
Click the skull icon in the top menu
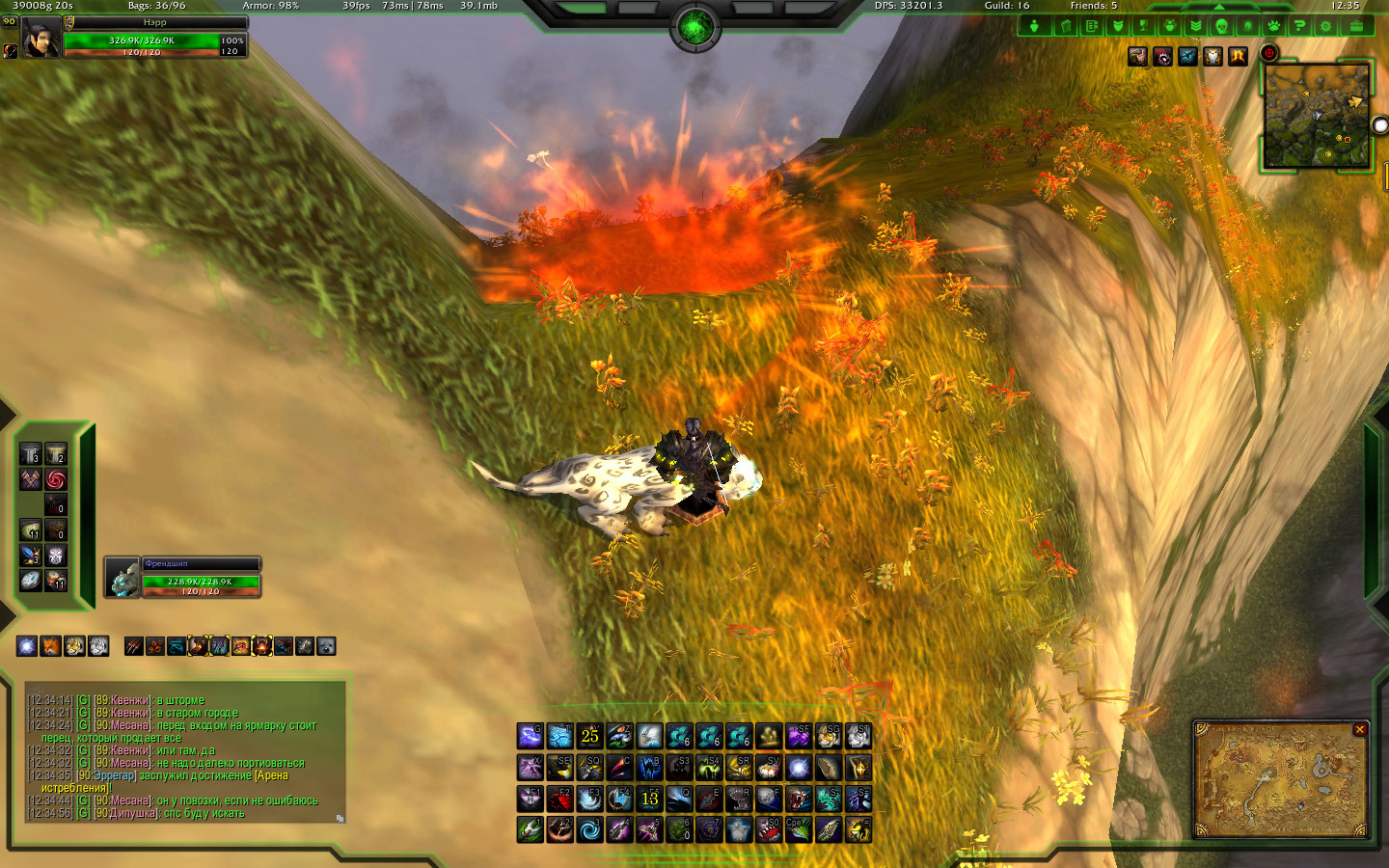(x=1221, y=26)
